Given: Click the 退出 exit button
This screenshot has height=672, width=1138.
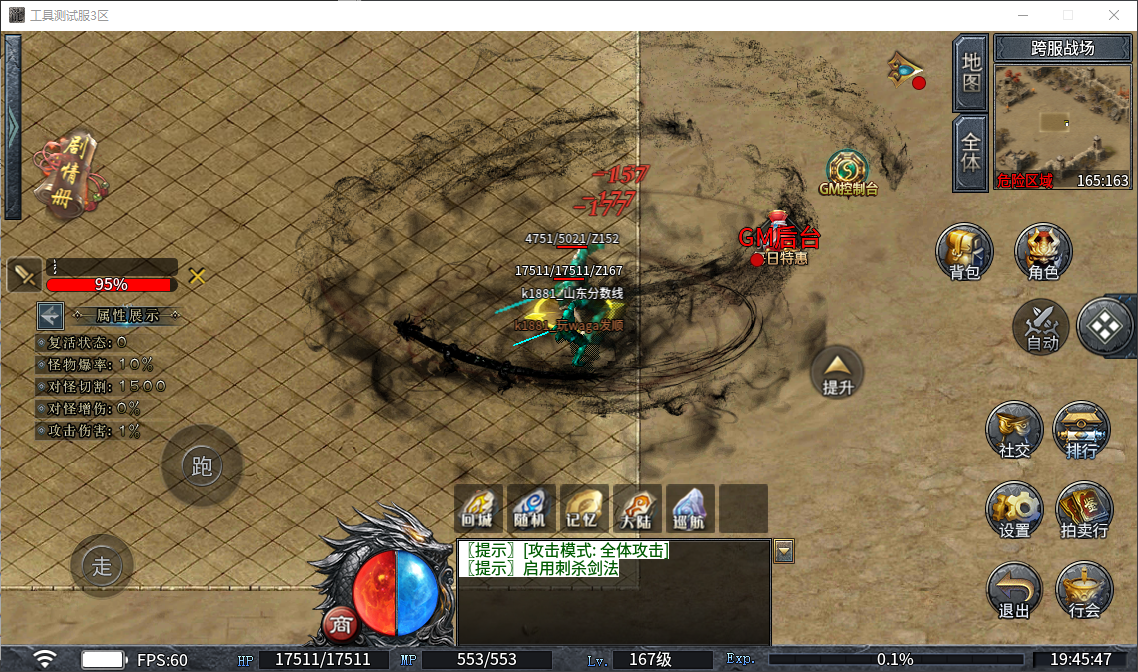Looking at the screenshot, I should [1014, 591].
